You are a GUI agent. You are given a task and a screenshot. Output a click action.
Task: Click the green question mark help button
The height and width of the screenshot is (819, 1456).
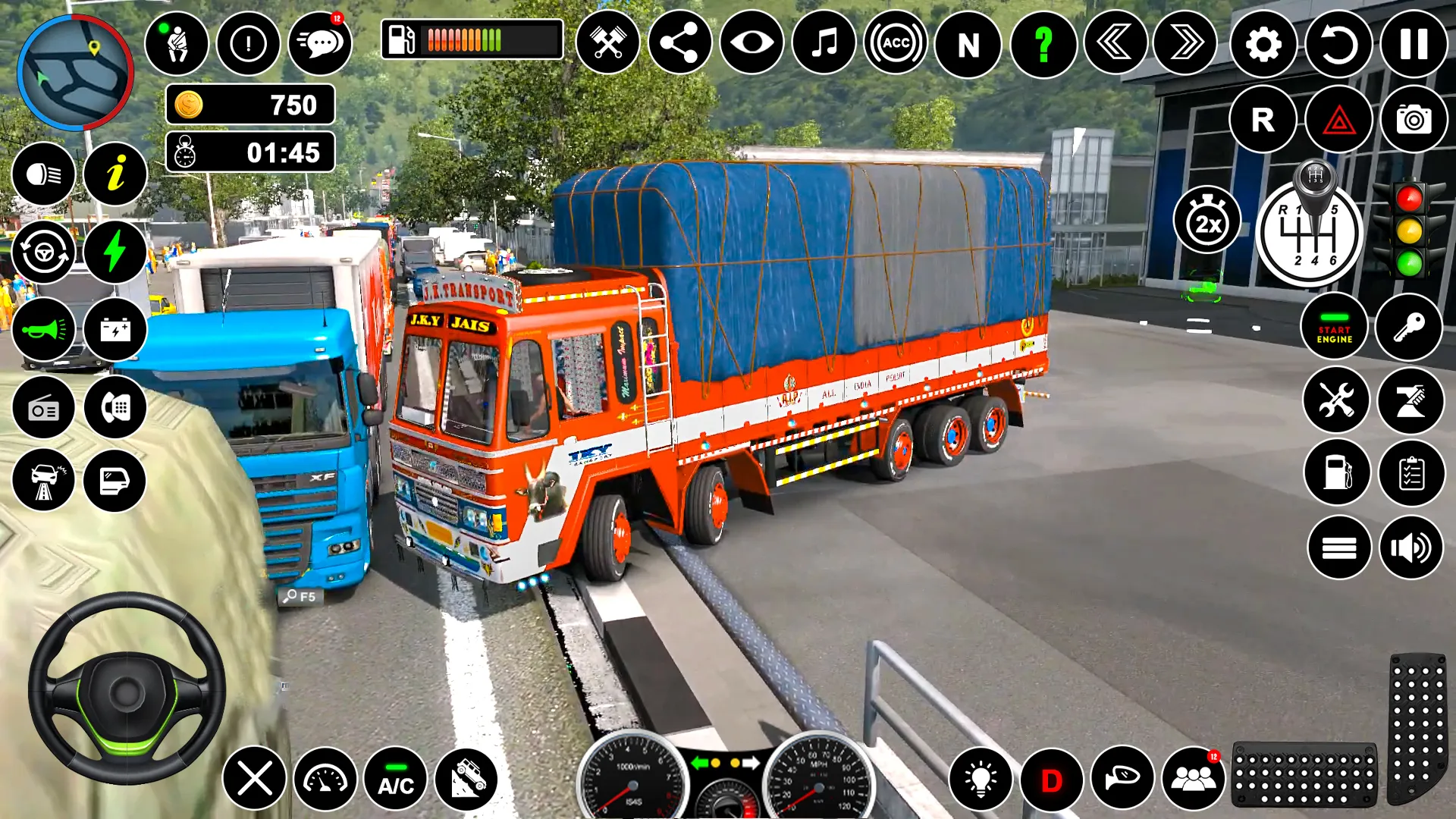(x=1043, y=45)
